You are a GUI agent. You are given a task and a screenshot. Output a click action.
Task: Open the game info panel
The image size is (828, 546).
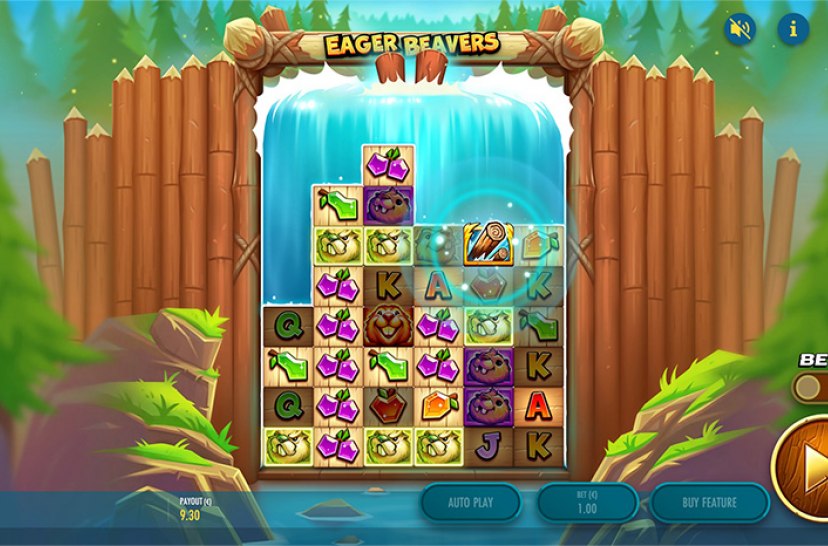793,29
